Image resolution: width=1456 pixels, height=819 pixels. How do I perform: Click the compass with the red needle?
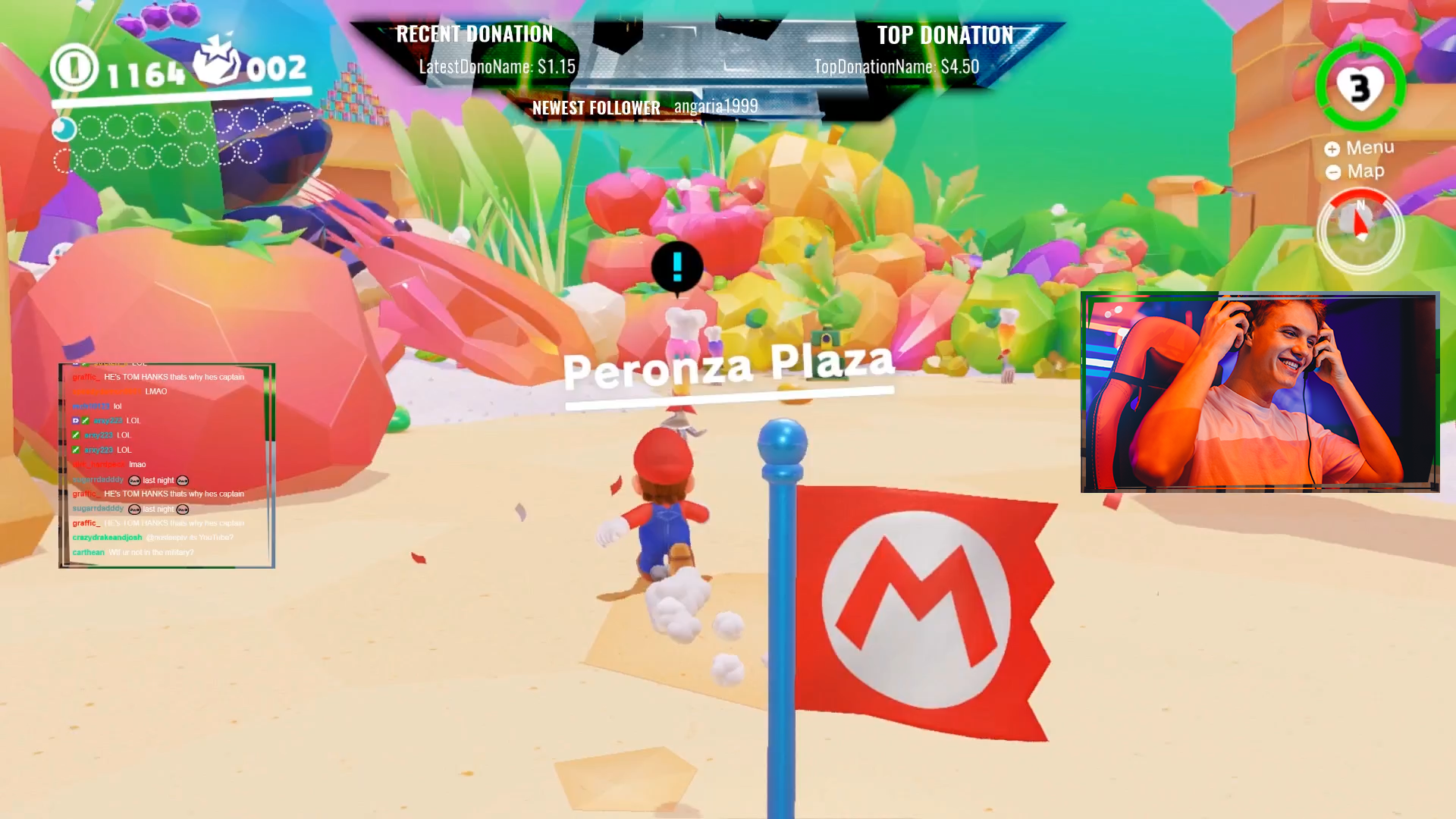[1360, 229]
